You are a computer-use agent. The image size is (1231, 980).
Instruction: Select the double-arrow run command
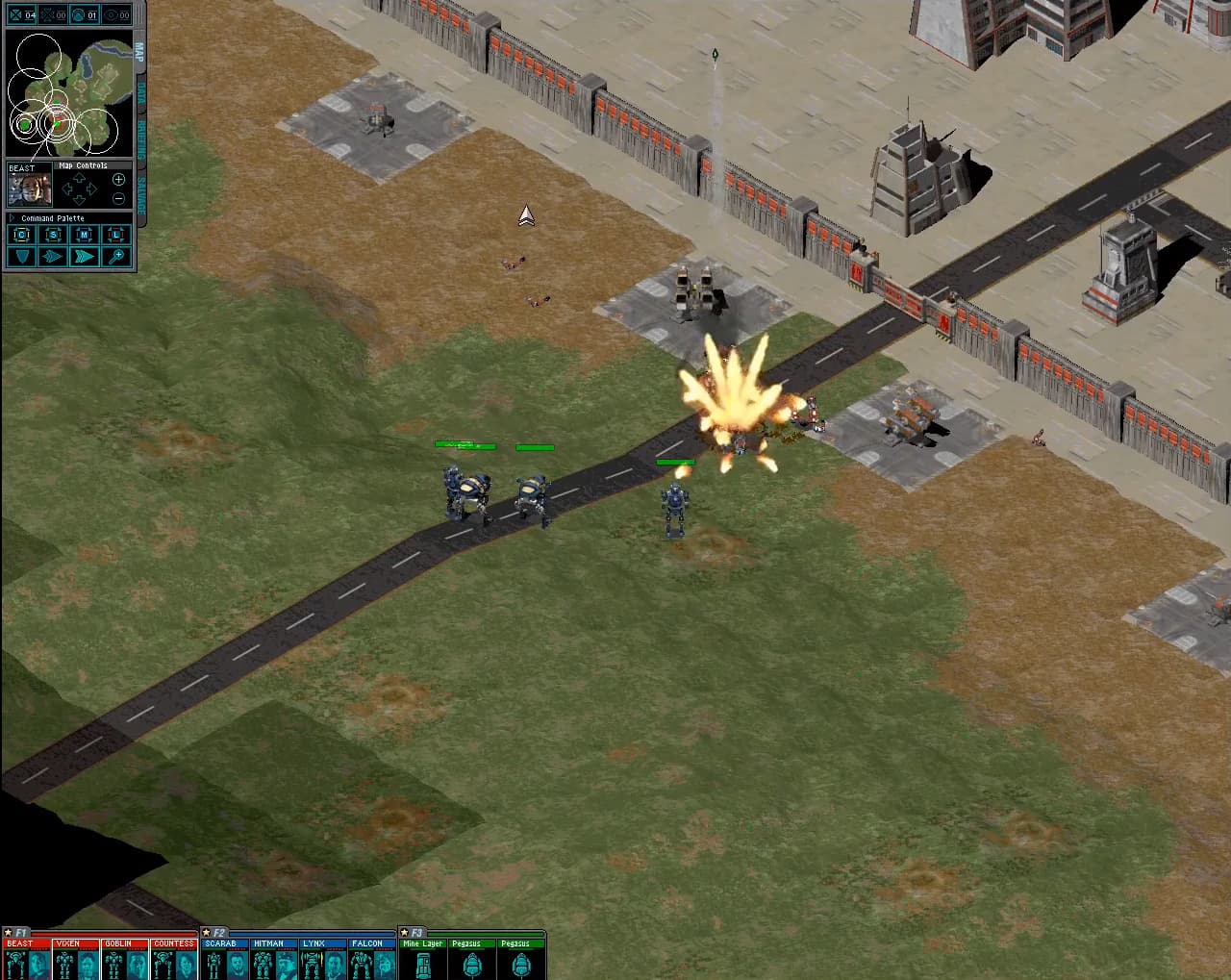pos(85,256)
